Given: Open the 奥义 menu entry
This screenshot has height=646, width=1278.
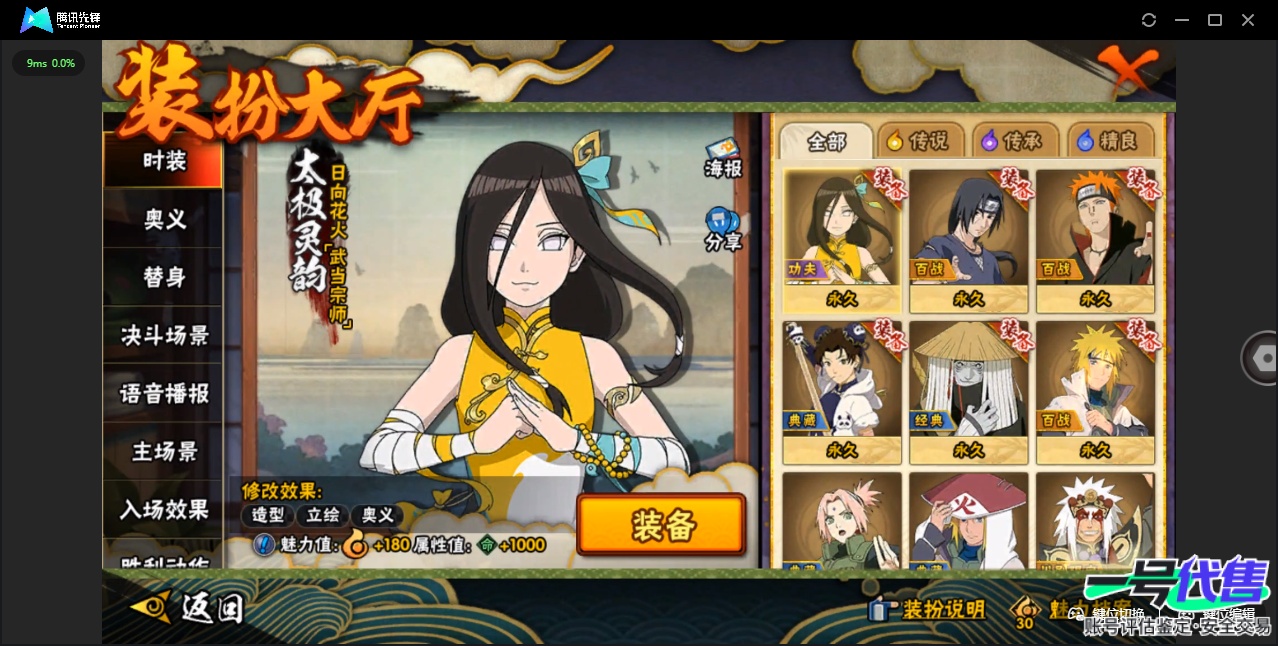Looking at the screenshot, I should tap(164, 219).
